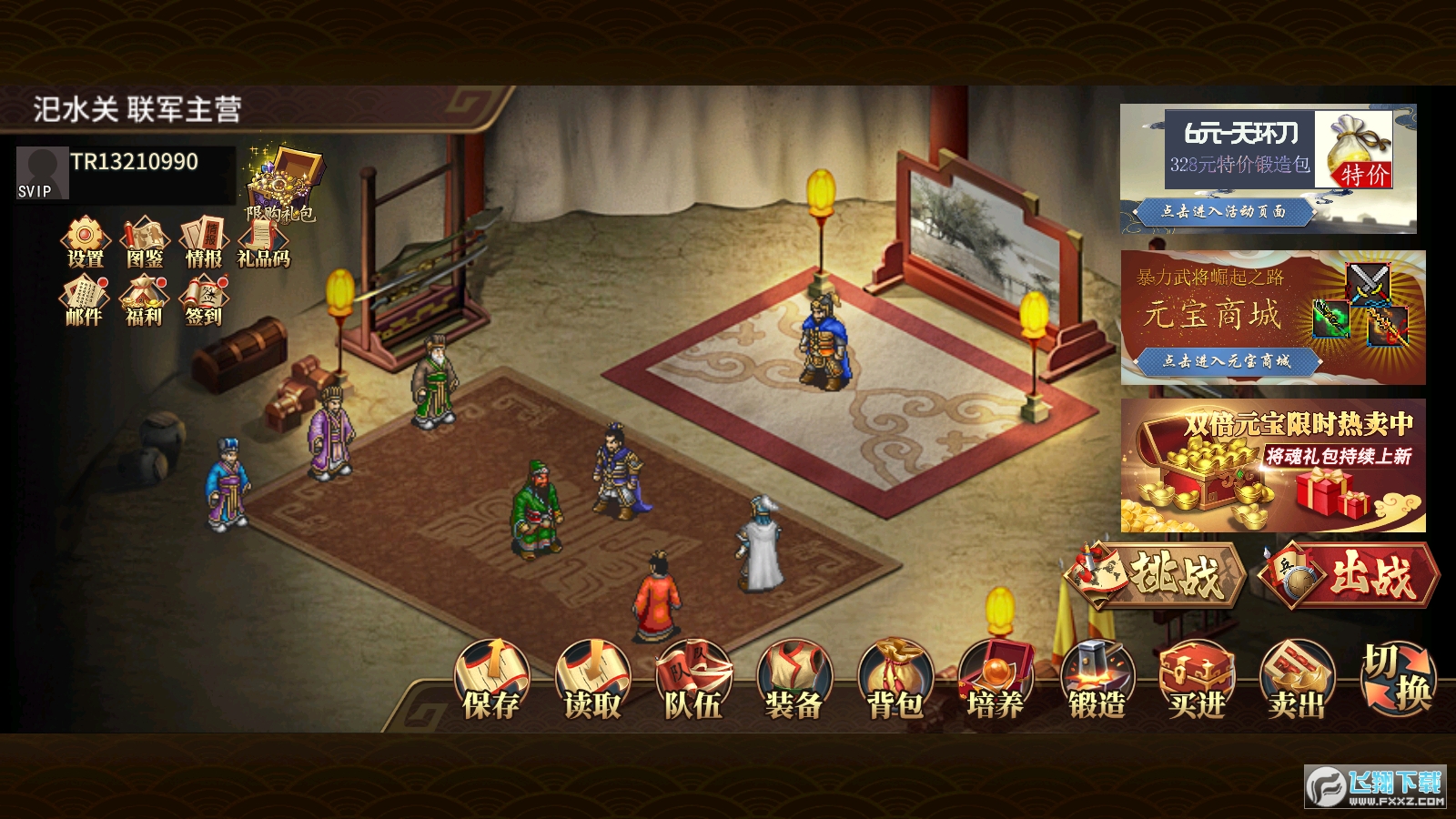Open the 设置 settings icon
This screenshot has width=1456, height=819.
coord(85,242)
